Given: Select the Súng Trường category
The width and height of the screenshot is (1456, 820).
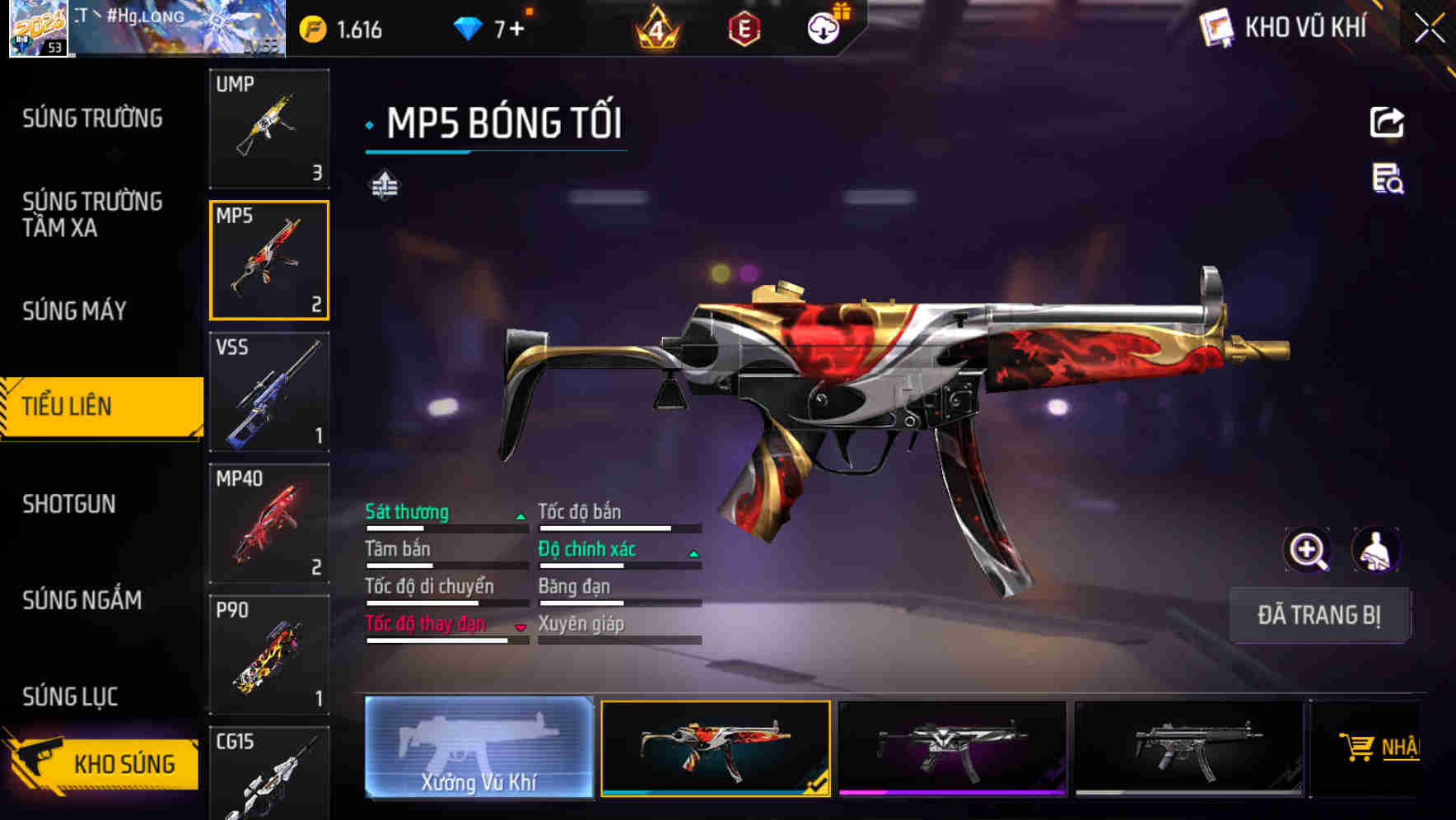Looking at the screenshot, I should click(x=92, y=119).
